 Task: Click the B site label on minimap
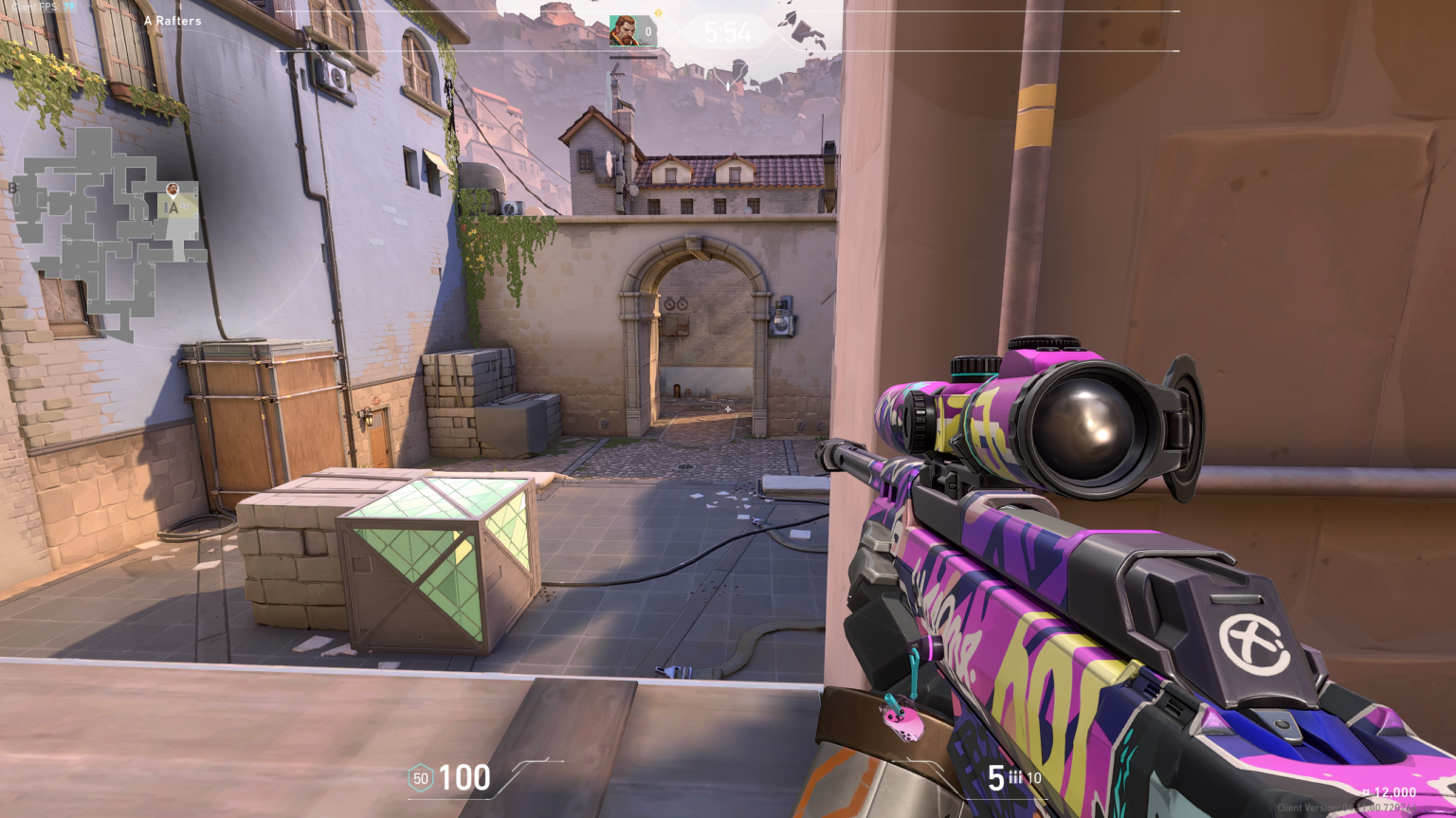[x=12, y=189]
